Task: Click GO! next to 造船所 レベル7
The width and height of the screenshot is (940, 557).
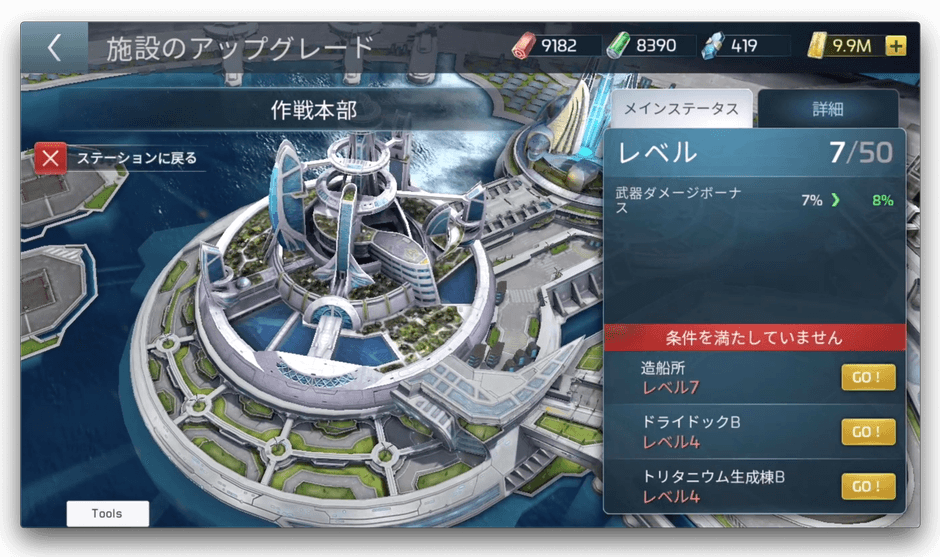Action: (867, 378)
